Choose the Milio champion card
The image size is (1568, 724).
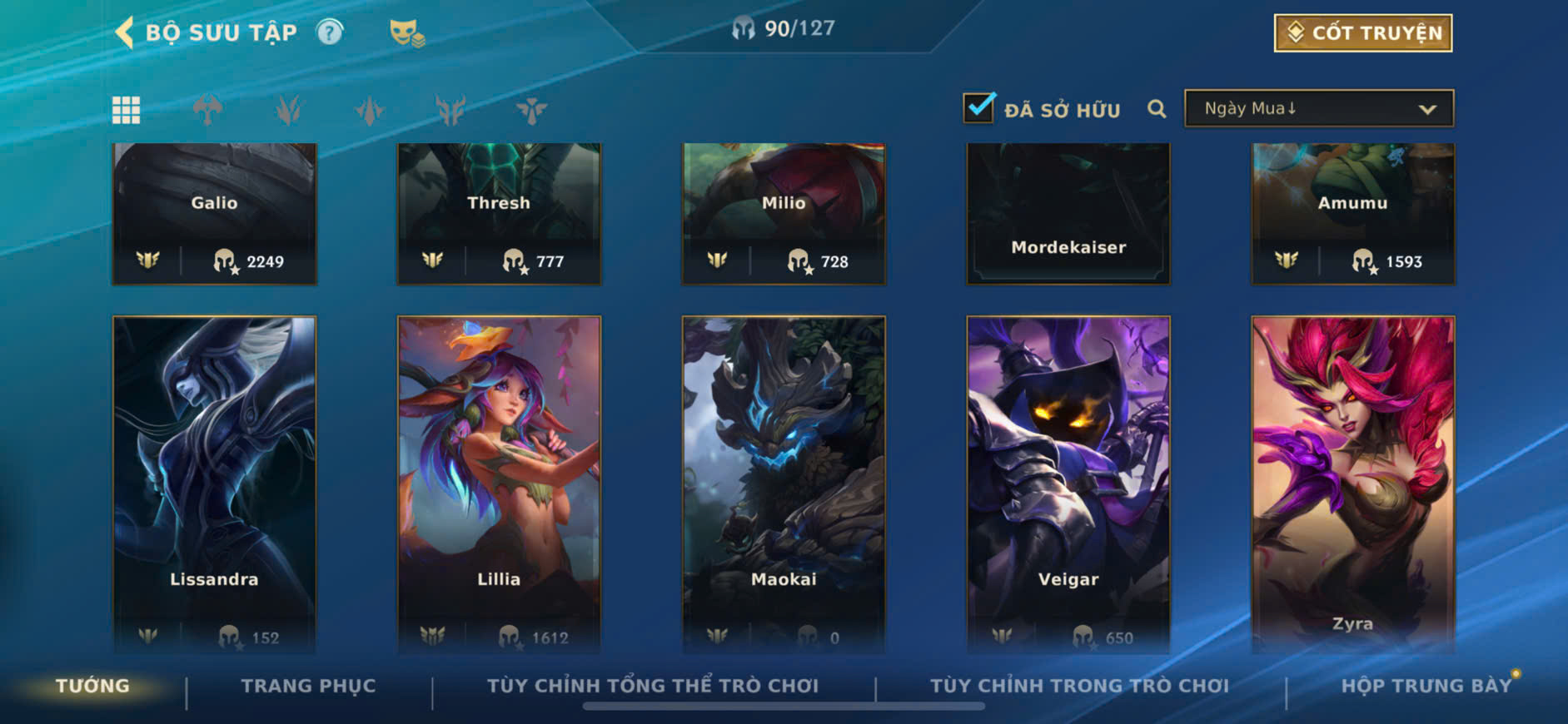tap(784, 214)
